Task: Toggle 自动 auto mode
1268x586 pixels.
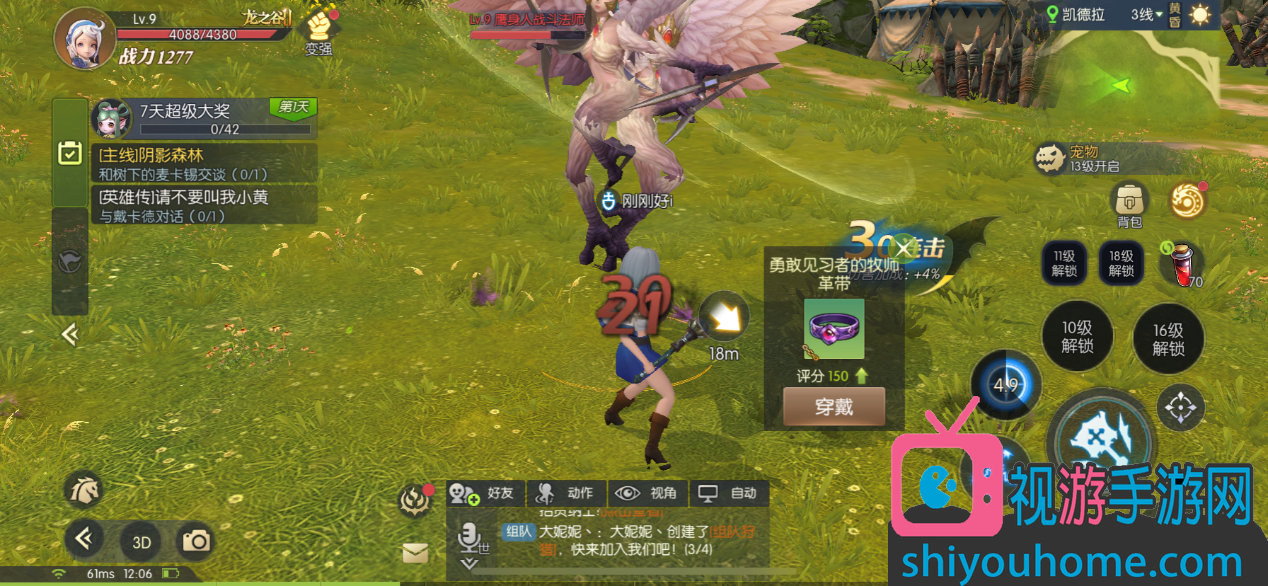Action: pos(729,493)
